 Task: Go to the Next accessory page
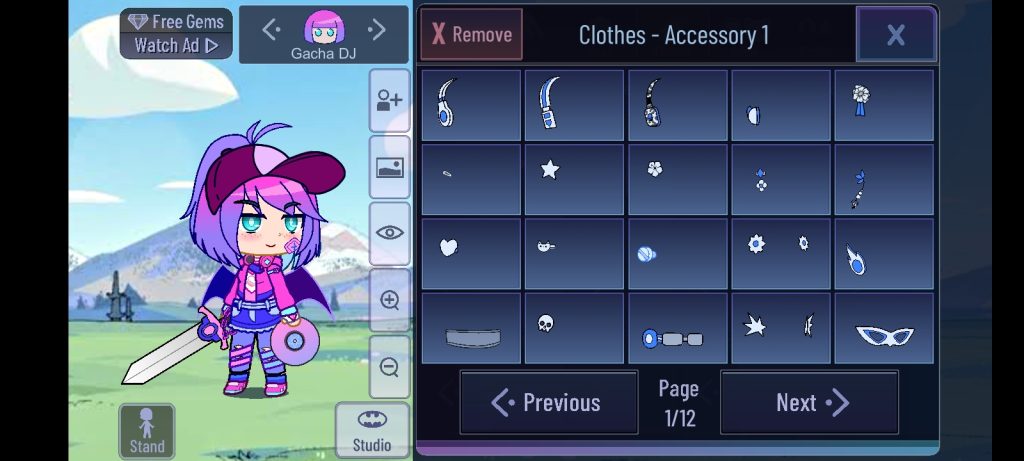point(809,403)
